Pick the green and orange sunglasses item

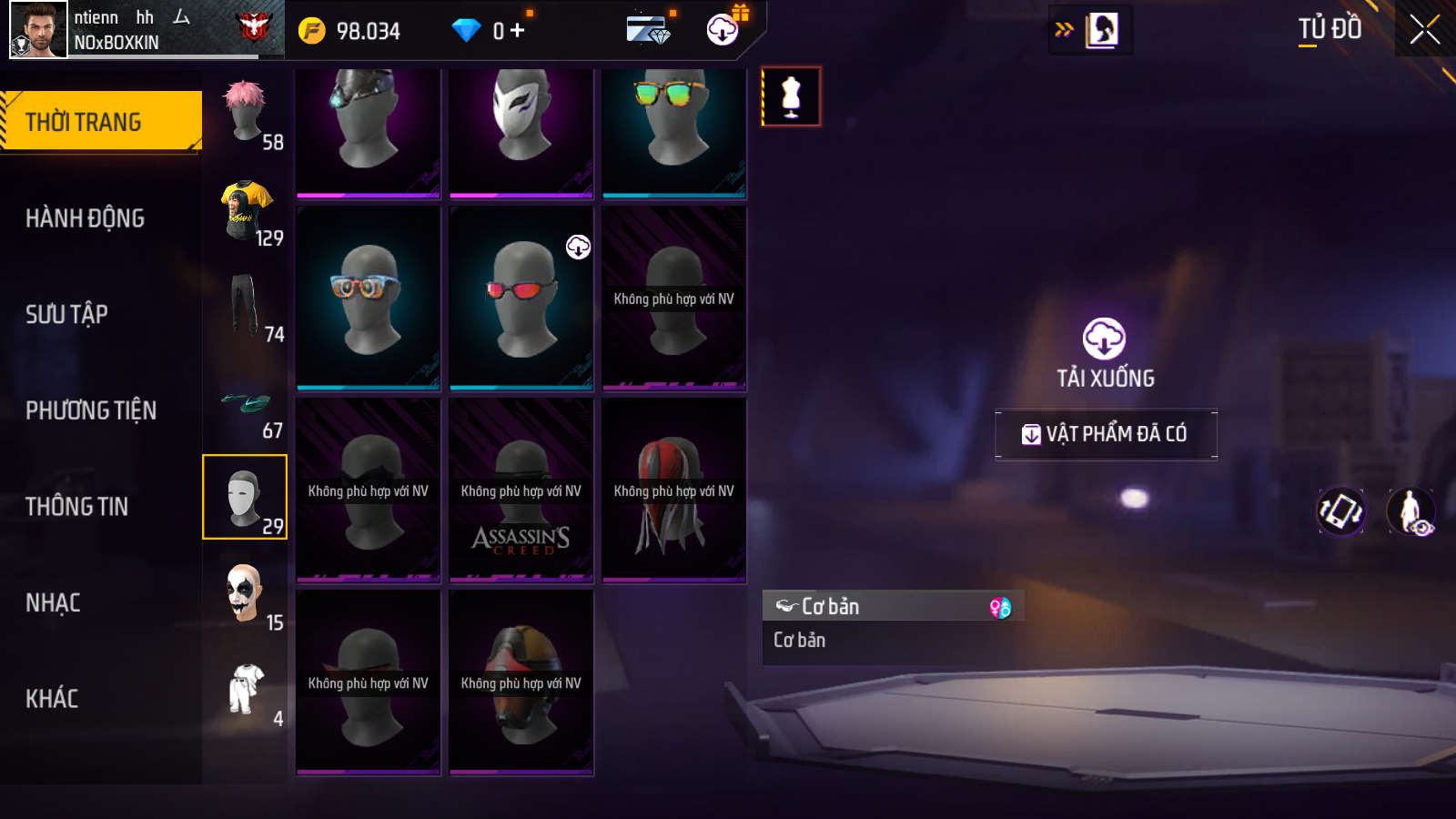tap(673, 127)
